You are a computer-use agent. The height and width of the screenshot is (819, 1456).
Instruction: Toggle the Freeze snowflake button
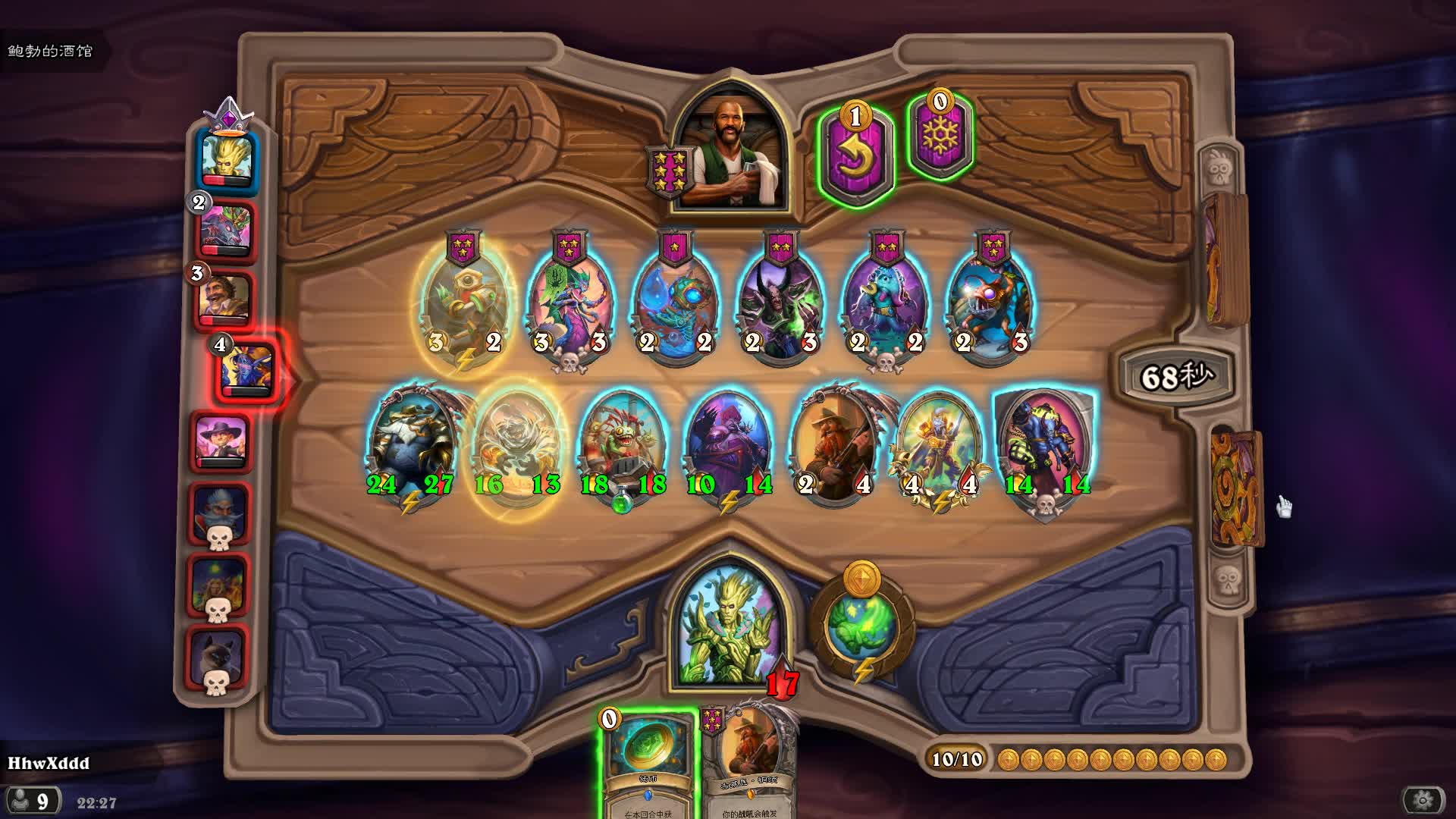click(940, 137)
